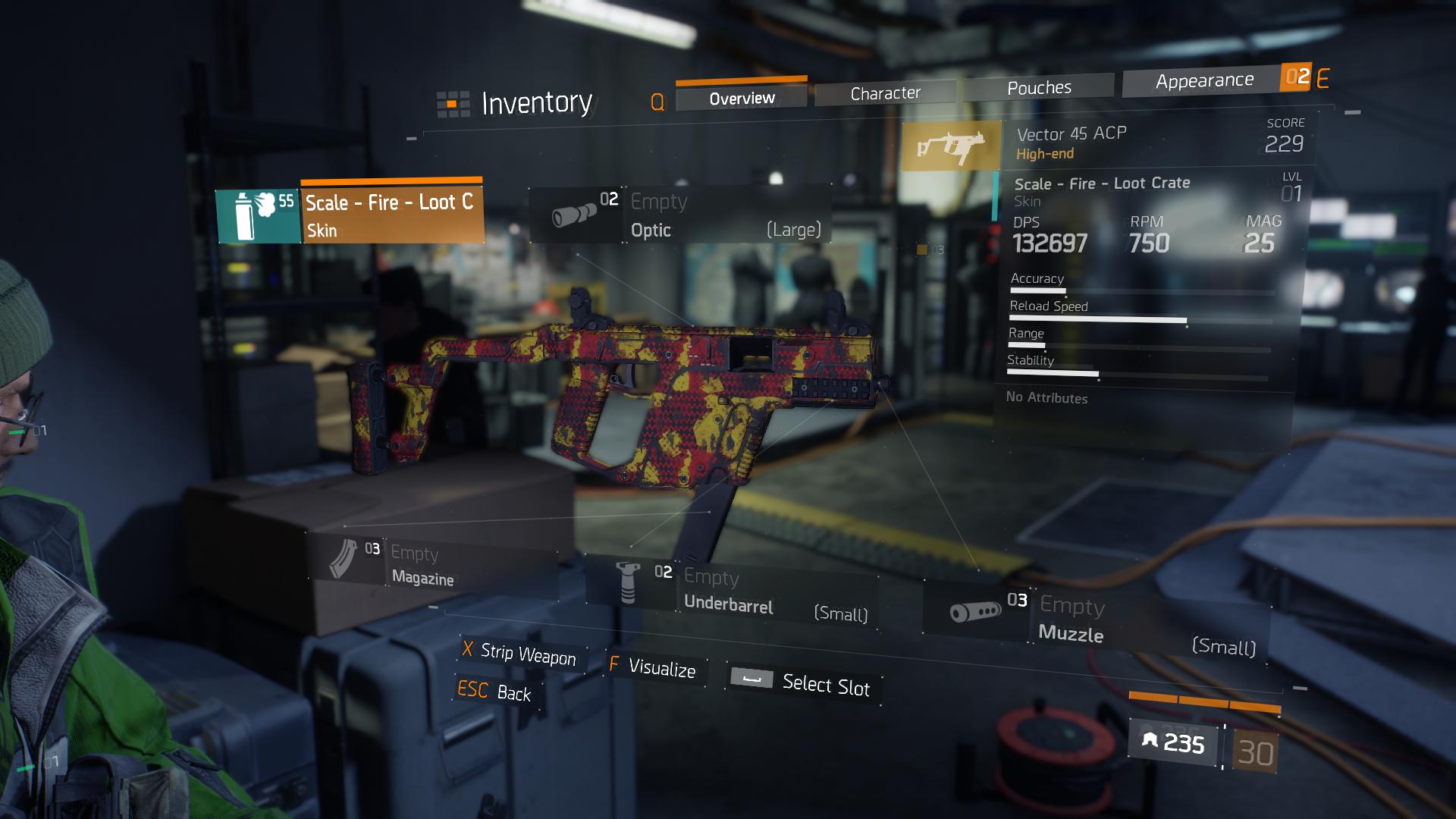Click the Strip Weapon option
Image resolution: width=1456 pixels, height=819 pixels.
520,654
